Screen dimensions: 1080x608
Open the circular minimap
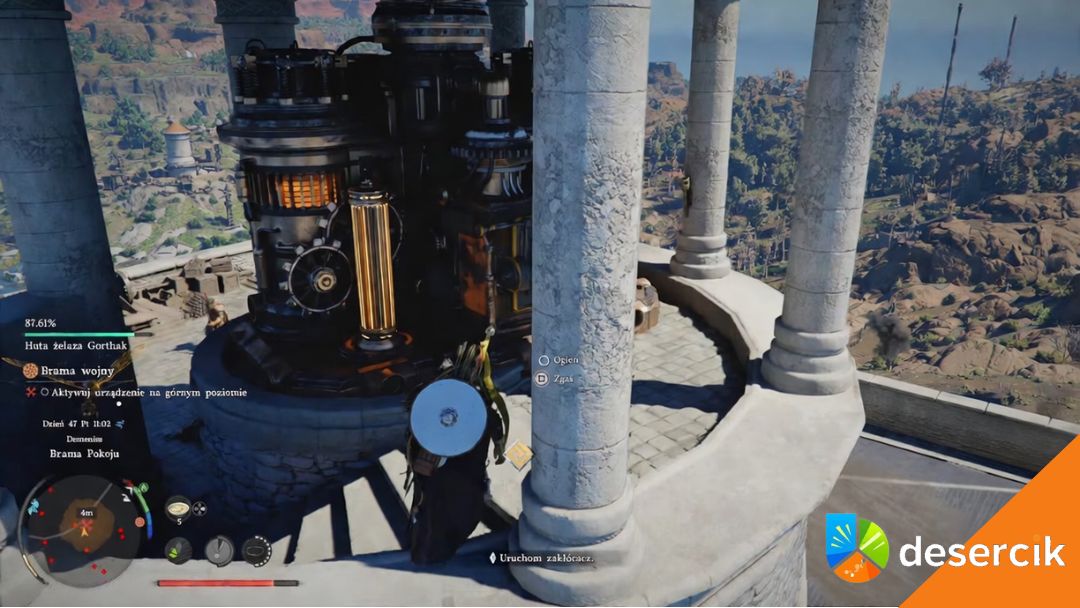(x=84, y=526)
